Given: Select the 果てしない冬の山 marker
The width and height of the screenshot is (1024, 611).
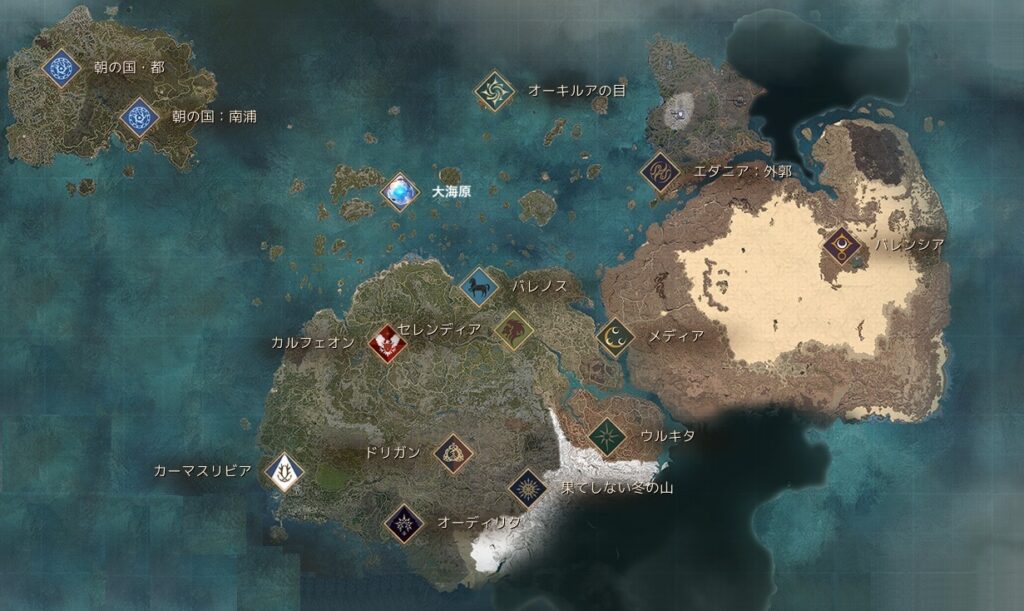Looking at the screenshot, I should 527,488.
